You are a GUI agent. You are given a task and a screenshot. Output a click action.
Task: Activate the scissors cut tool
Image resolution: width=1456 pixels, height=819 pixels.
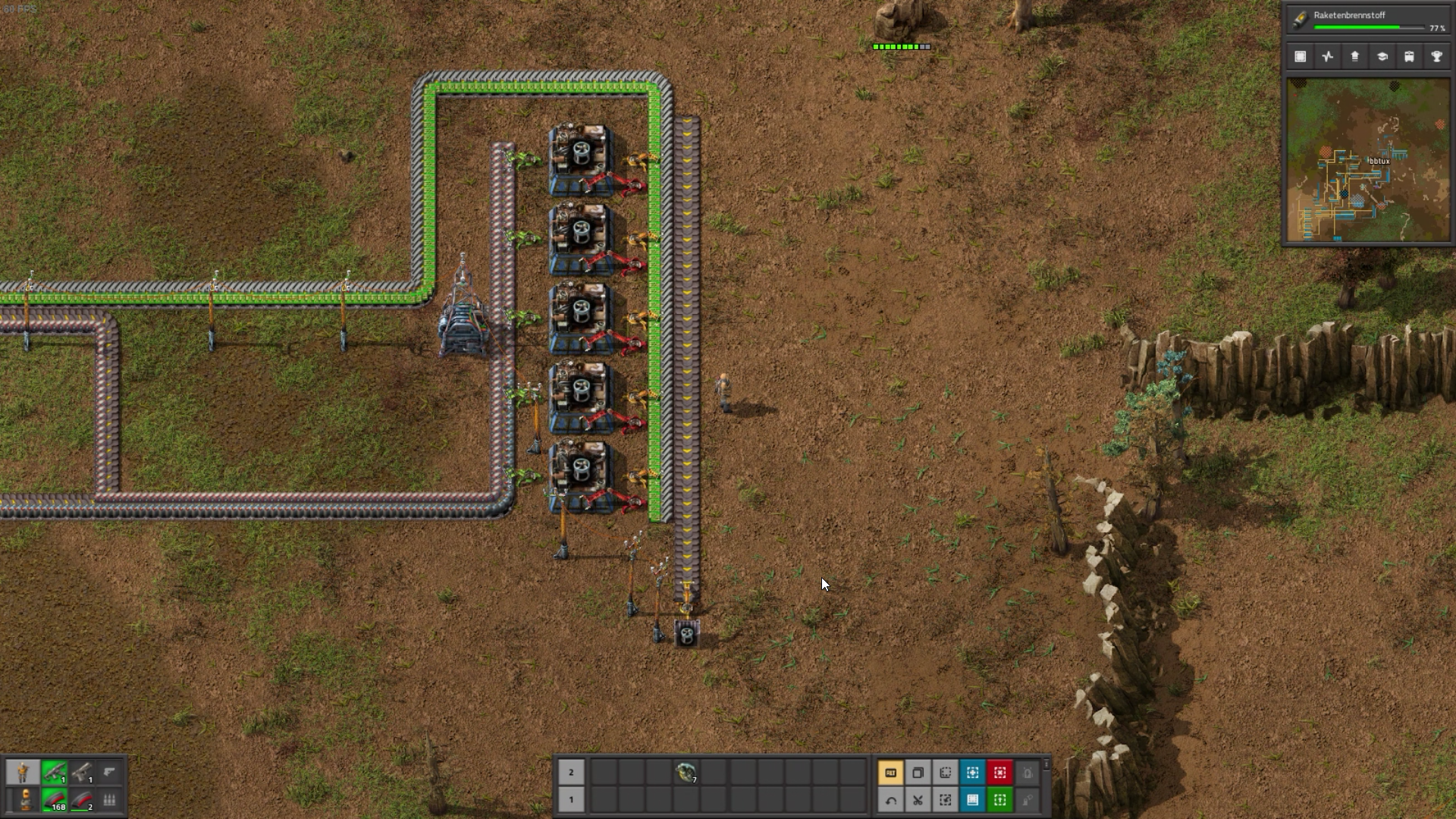point(918,799)
